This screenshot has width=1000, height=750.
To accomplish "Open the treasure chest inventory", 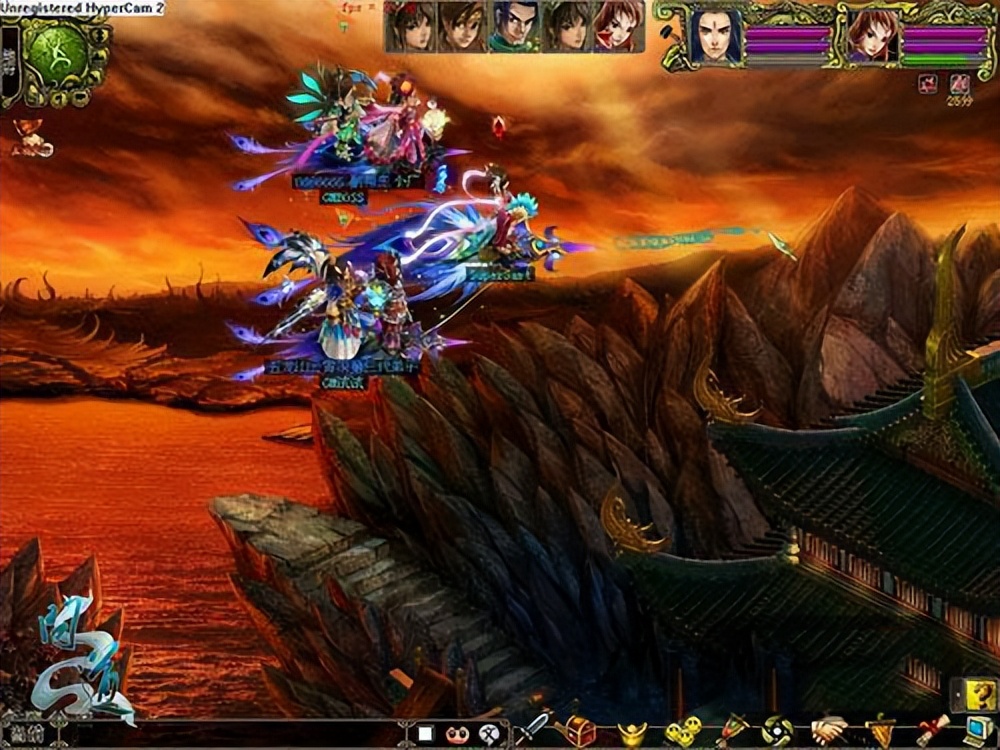I will (581, 729).
